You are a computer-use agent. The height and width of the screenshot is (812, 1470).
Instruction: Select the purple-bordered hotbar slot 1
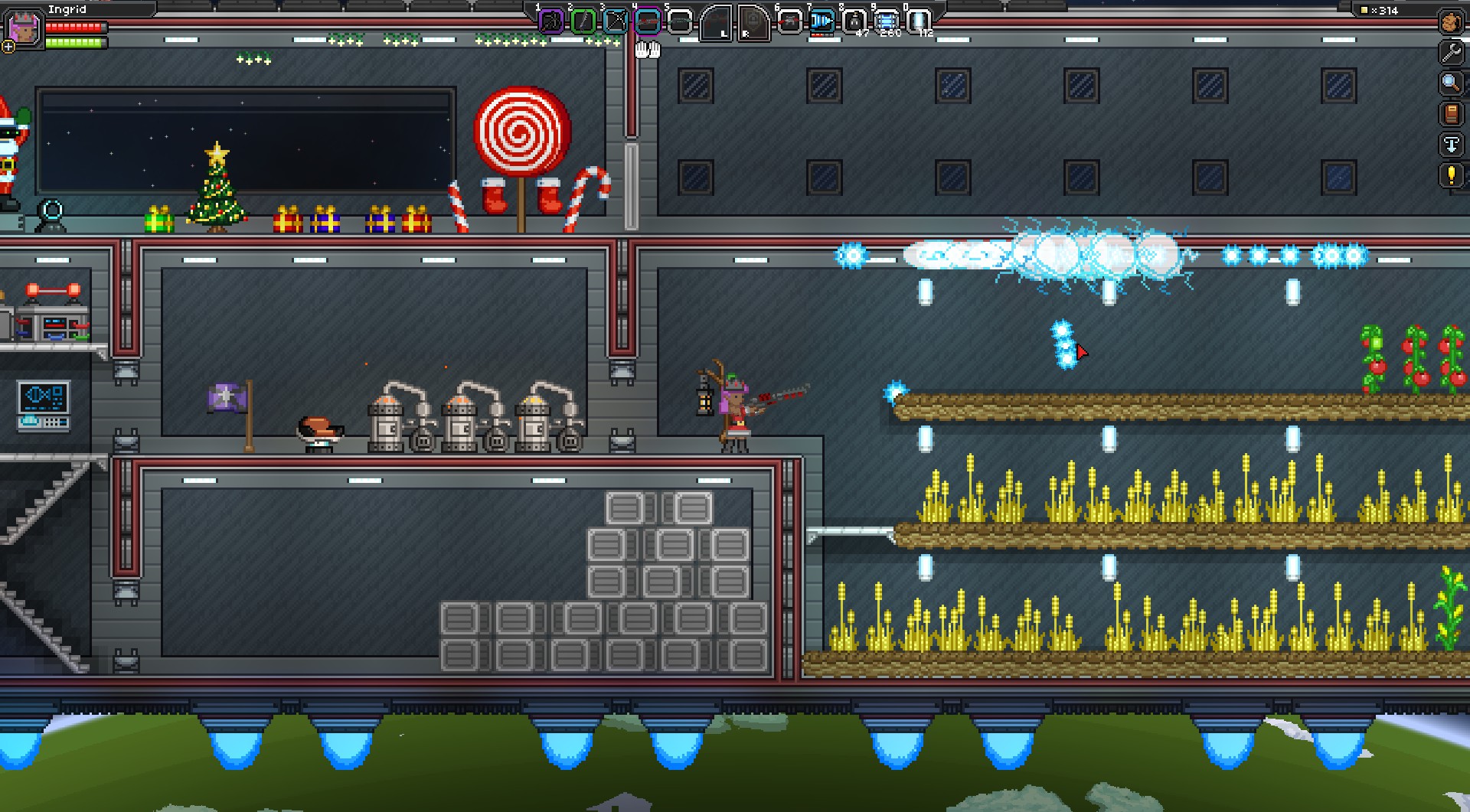point(551,21)
